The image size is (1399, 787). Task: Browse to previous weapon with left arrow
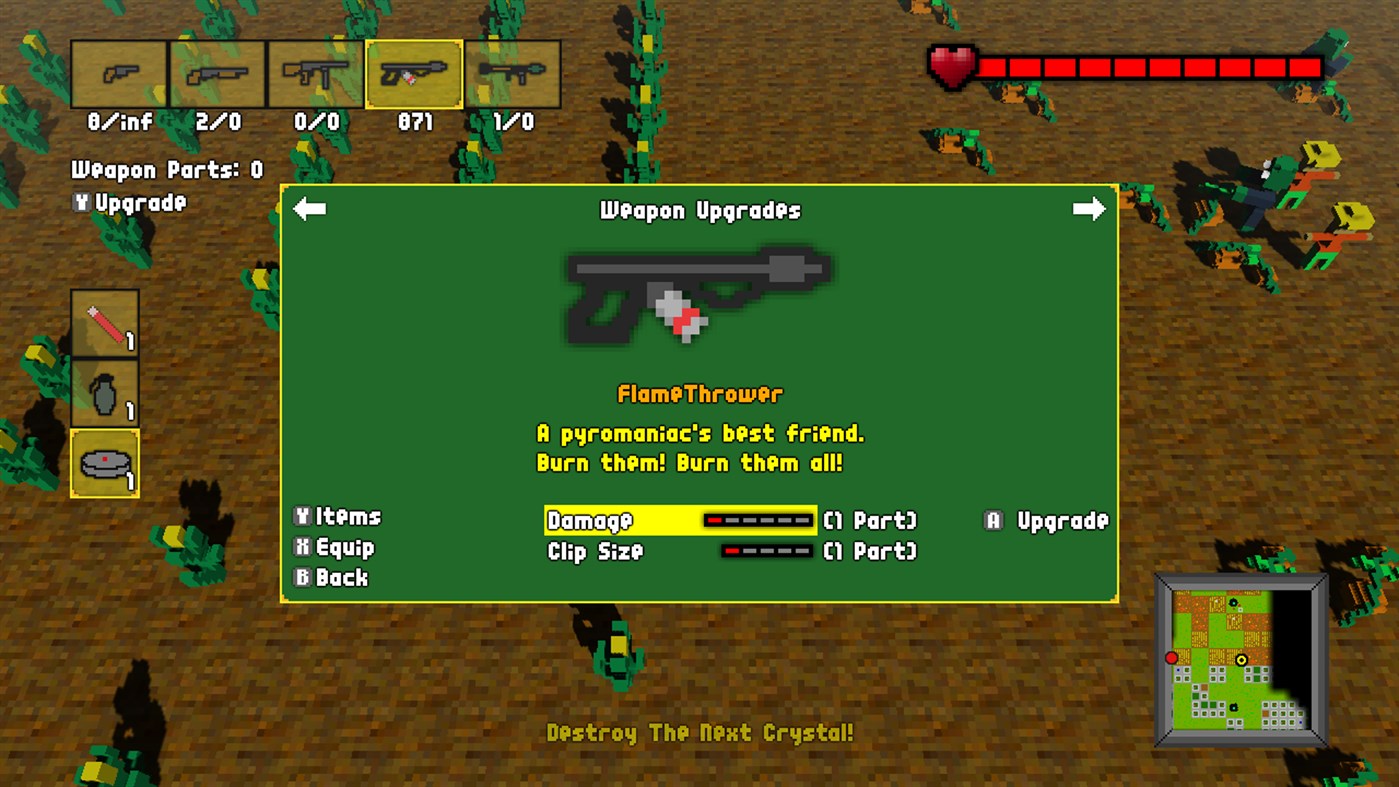(x=310, y=209)
